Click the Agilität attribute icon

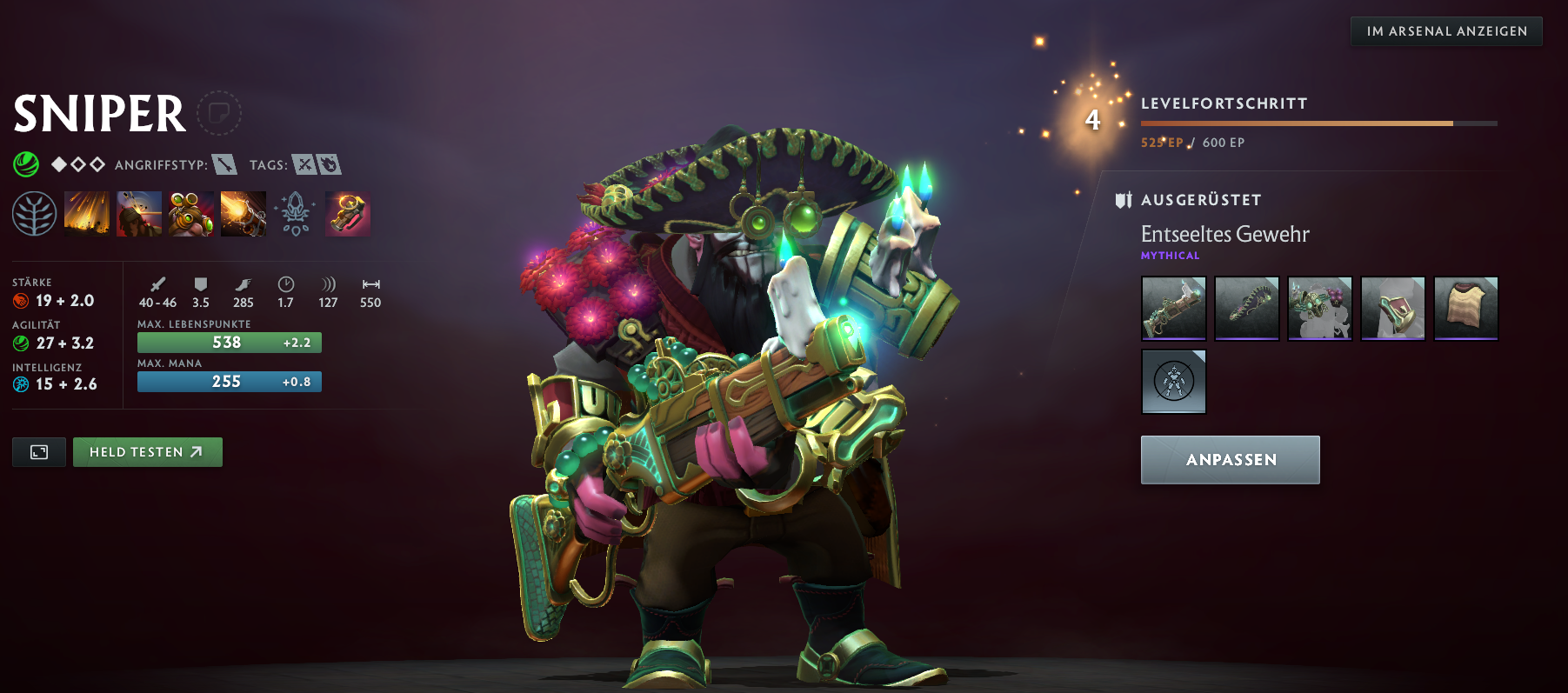20,343
